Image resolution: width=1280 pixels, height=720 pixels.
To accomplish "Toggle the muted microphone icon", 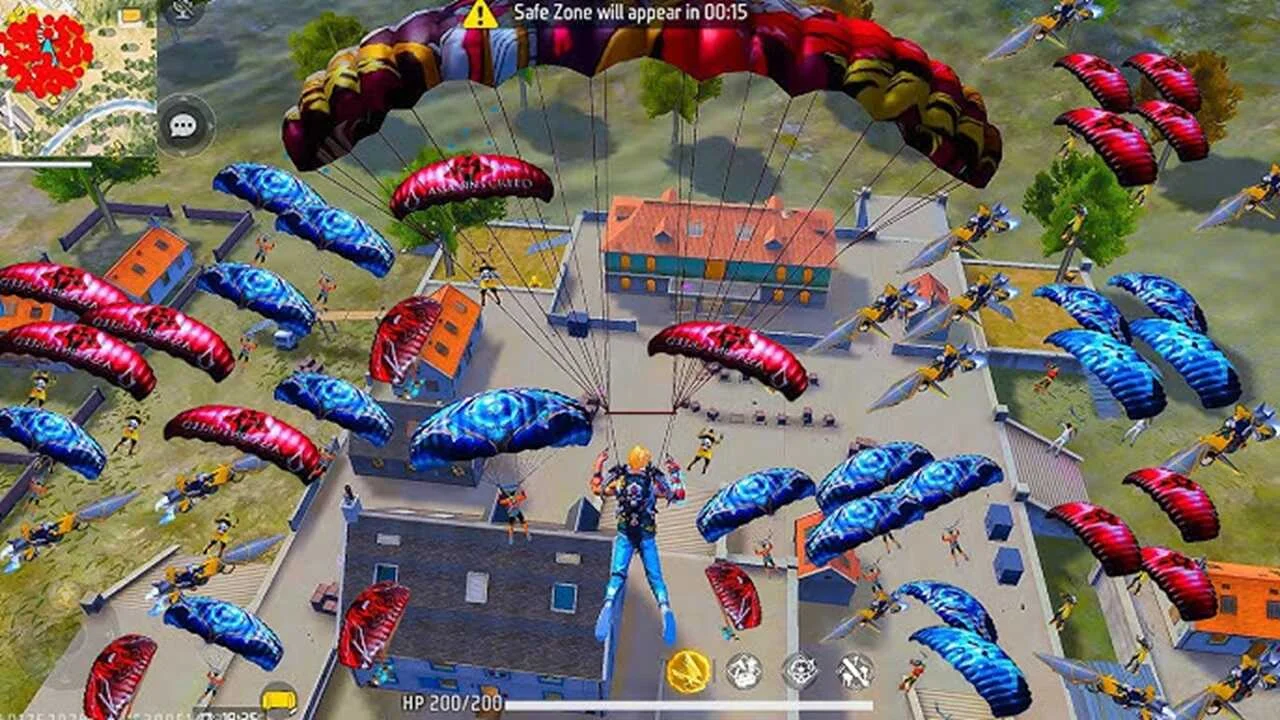I will (182, 10).
